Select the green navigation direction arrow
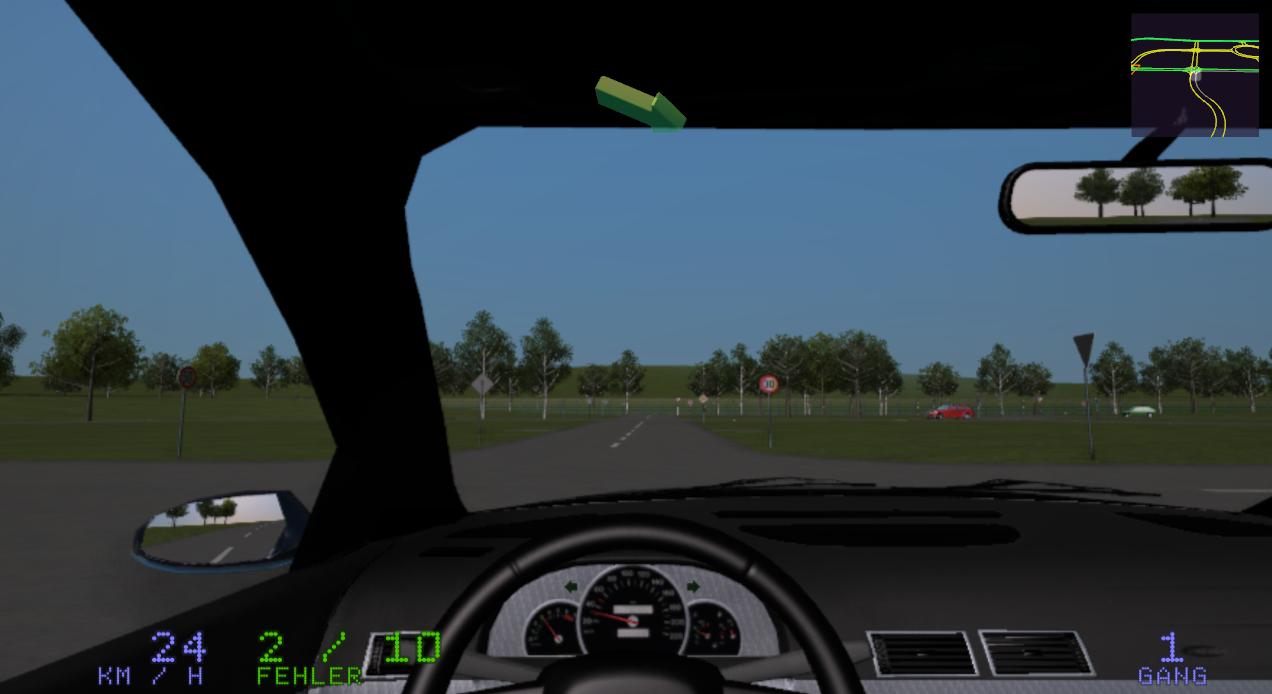Image resolution: width=1272 pixels, height=694 pixels. (640, 102)
